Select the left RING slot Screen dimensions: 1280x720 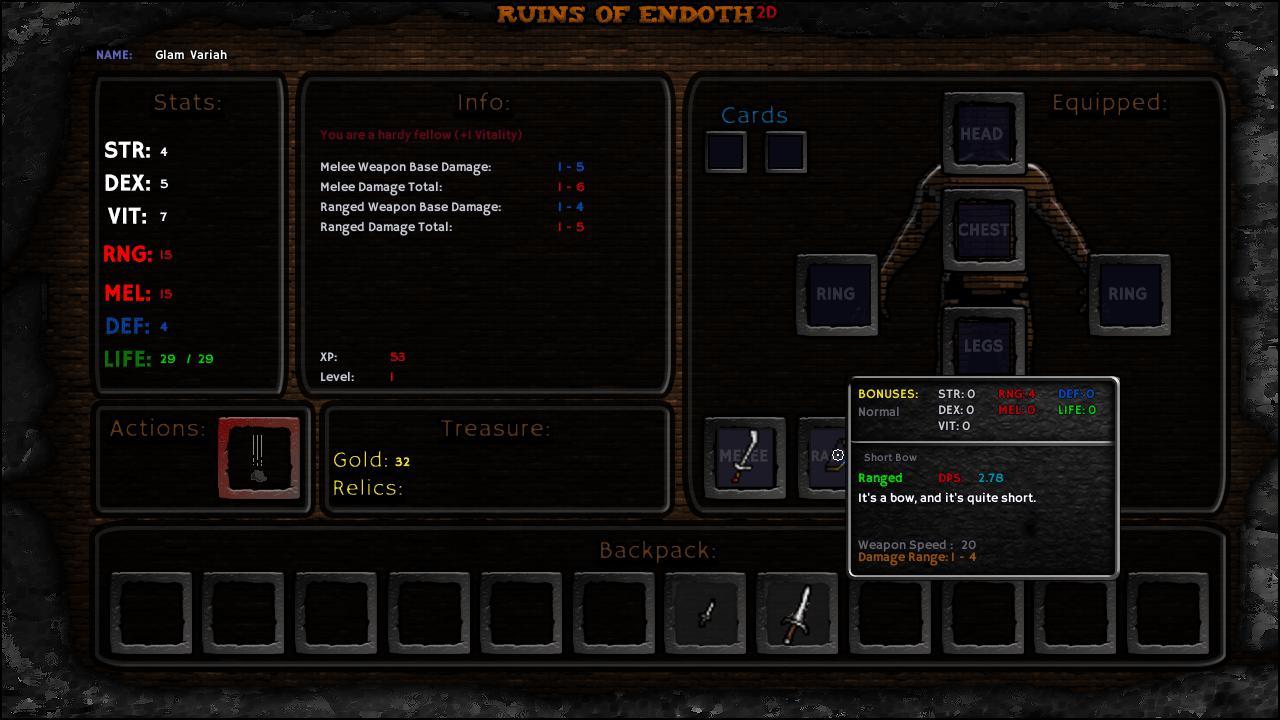tap(837, 294)
